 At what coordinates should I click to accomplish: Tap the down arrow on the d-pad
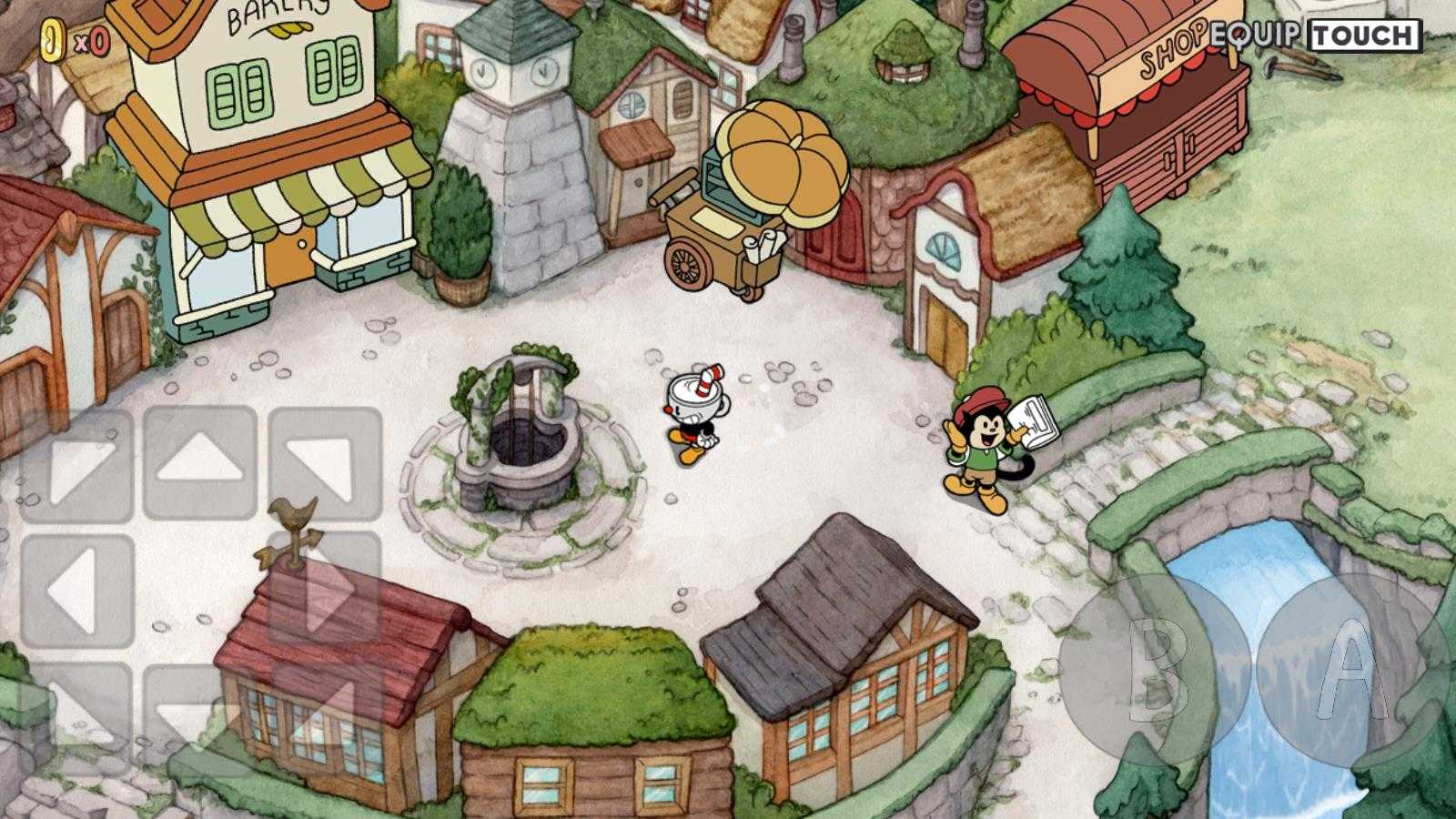200,716
